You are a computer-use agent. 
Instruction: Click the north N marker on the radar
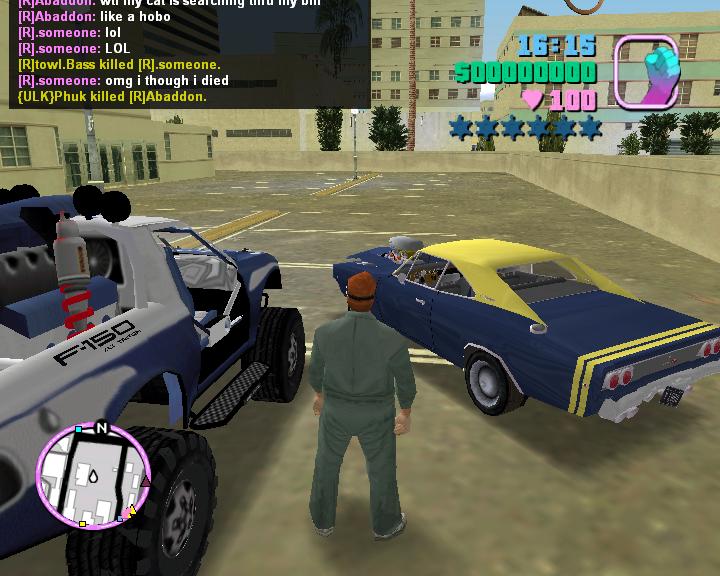pos(101,428)
